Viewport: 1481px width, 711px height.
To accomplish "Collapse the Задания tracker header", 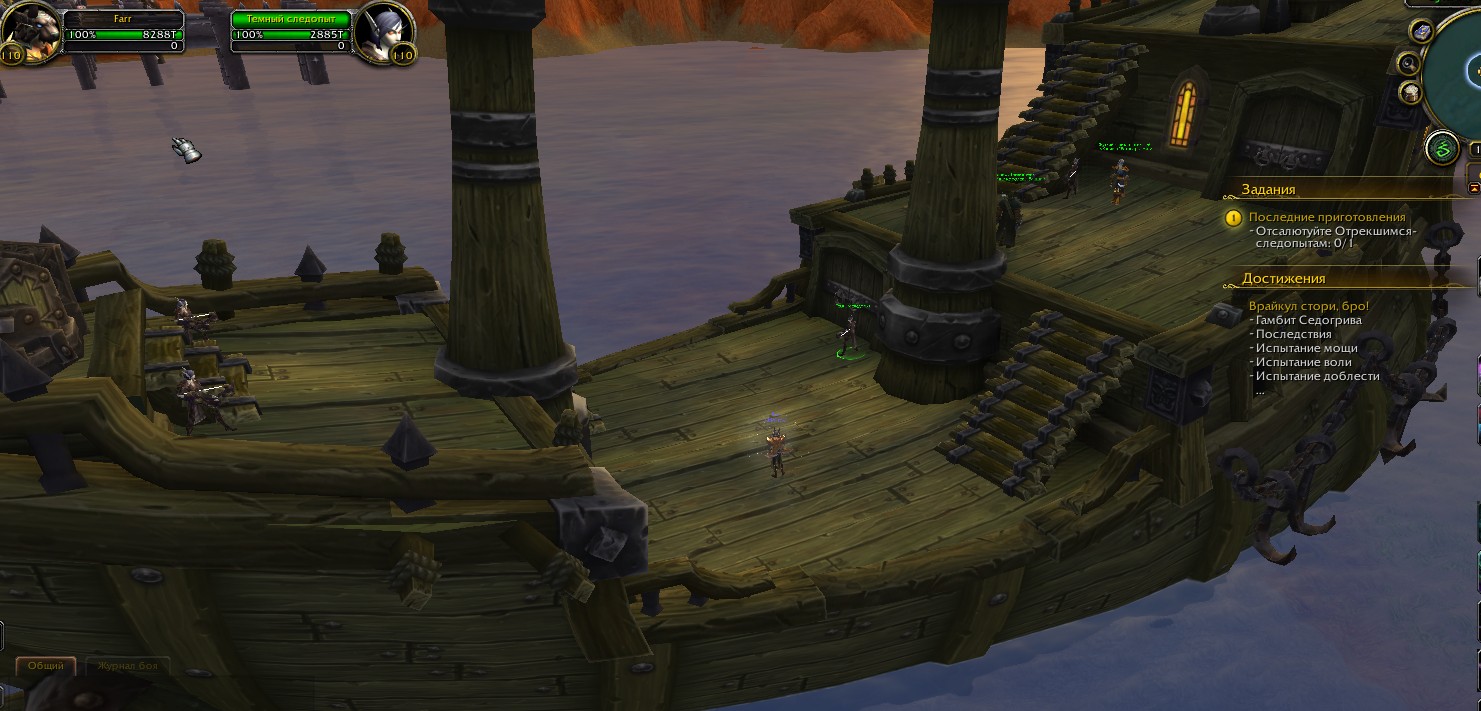I will pos(1268,189).
